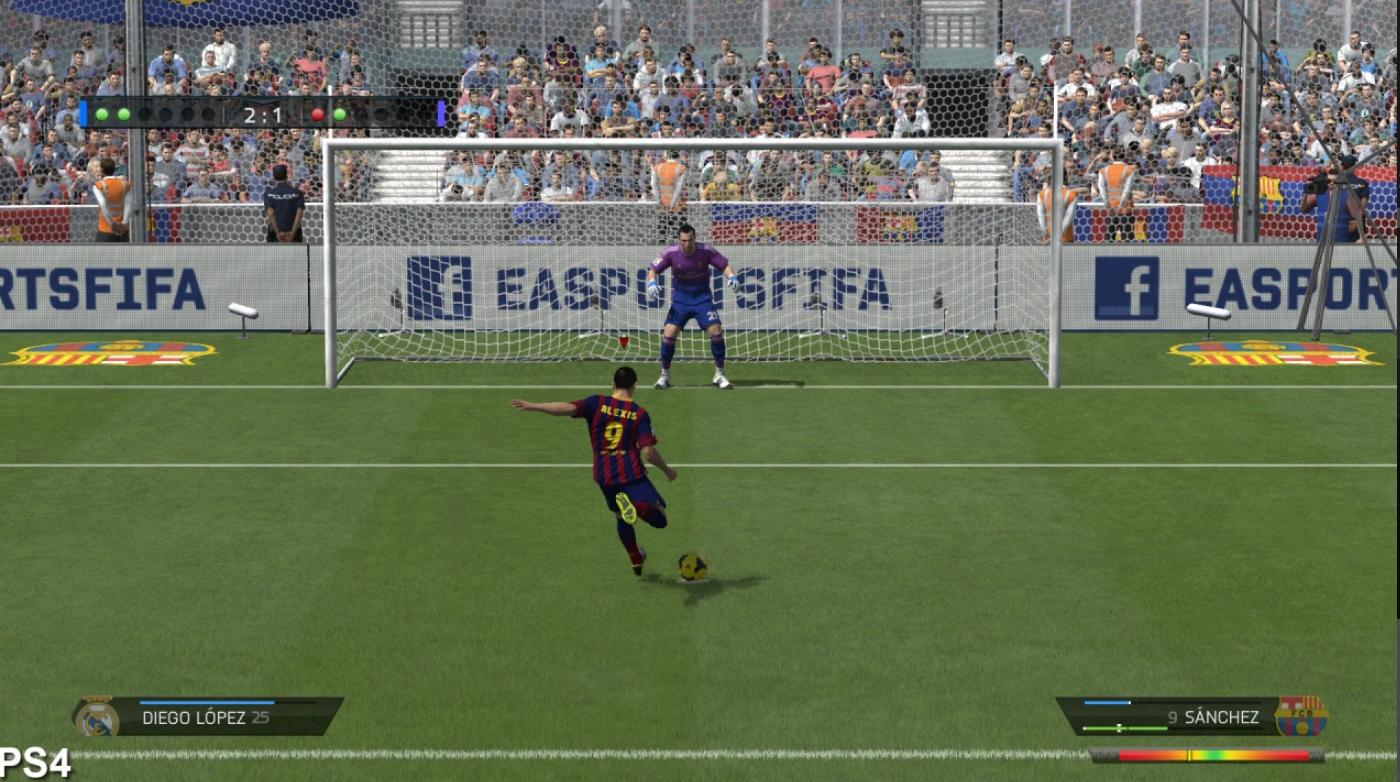
Task: Expand the blue marker at the scoreboard's right edge
Action: point(439,113)
